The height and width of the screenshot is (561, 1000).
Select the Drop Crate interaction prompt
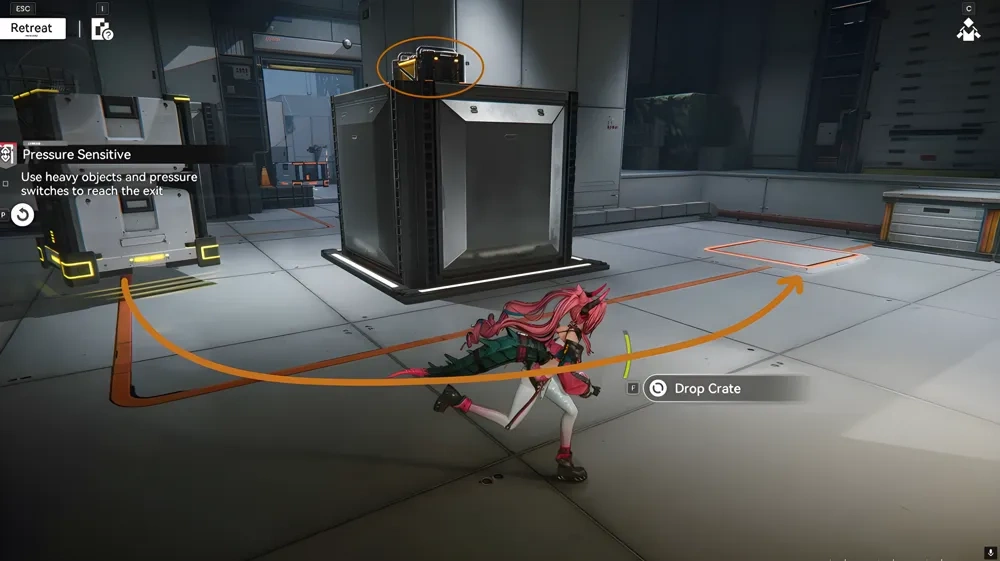(x=706, y=388)
